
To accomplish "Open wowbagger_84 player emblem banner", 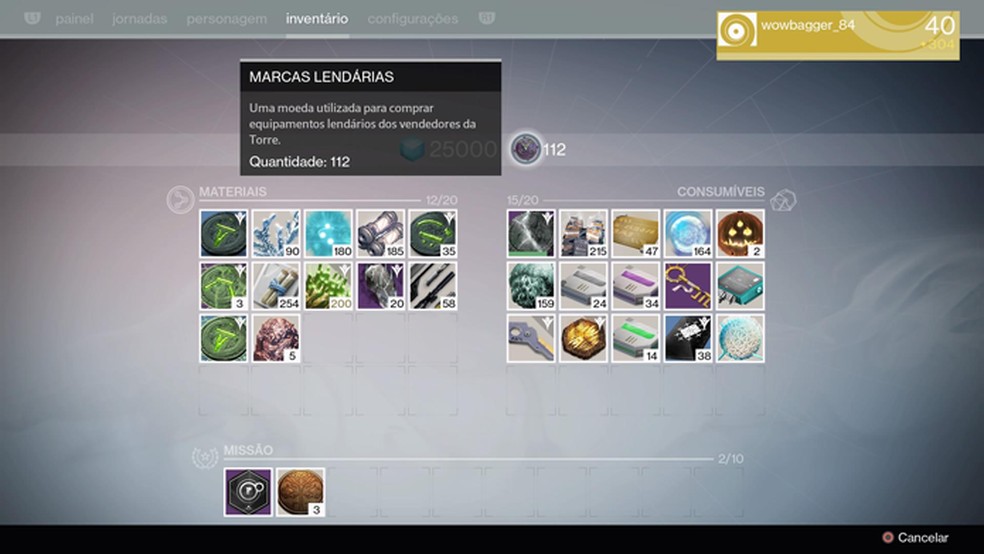I will click(x=837, y=35).
